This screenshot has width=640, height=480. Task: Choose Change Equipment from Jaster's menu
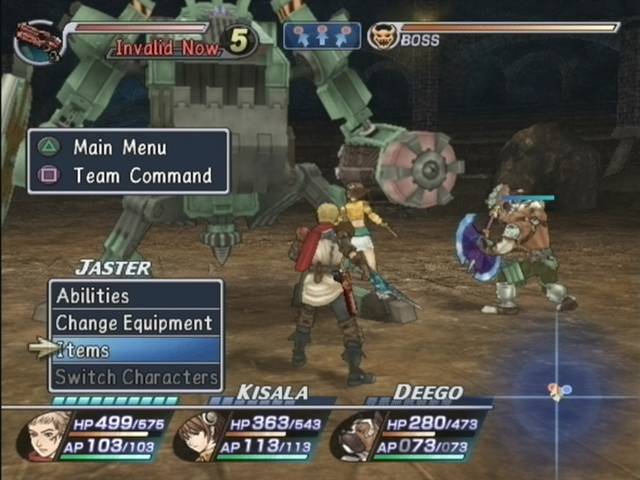(x=134, y=323)
